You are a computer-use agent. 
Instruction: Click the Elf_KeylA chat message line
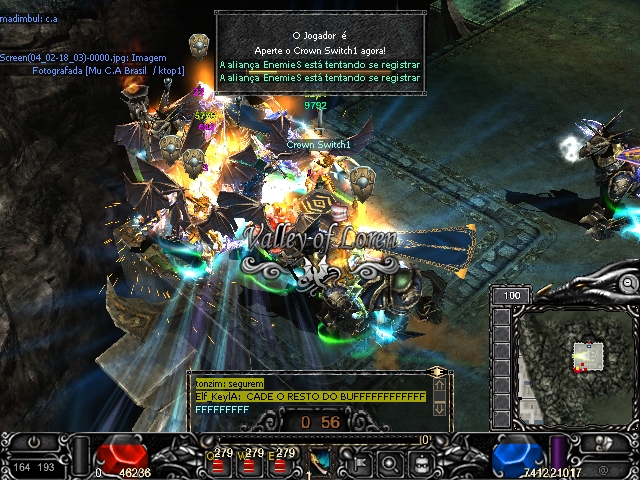[x=310, y=397]
